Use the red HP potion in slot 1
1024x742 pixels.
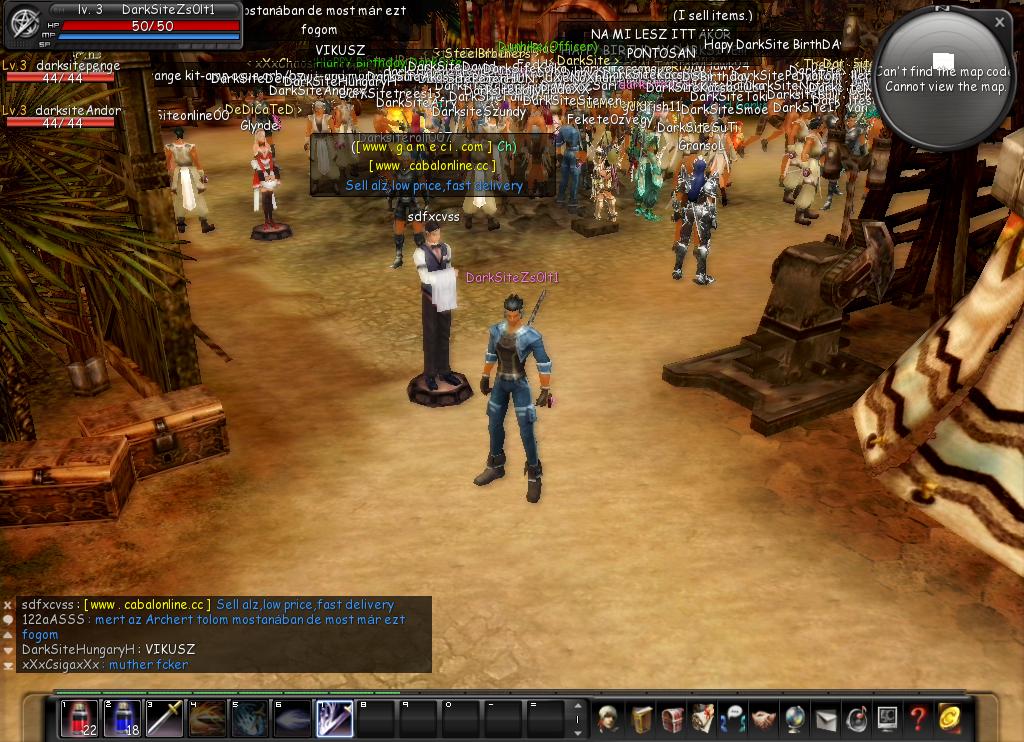pyautogui.click(x=79, y=718)
